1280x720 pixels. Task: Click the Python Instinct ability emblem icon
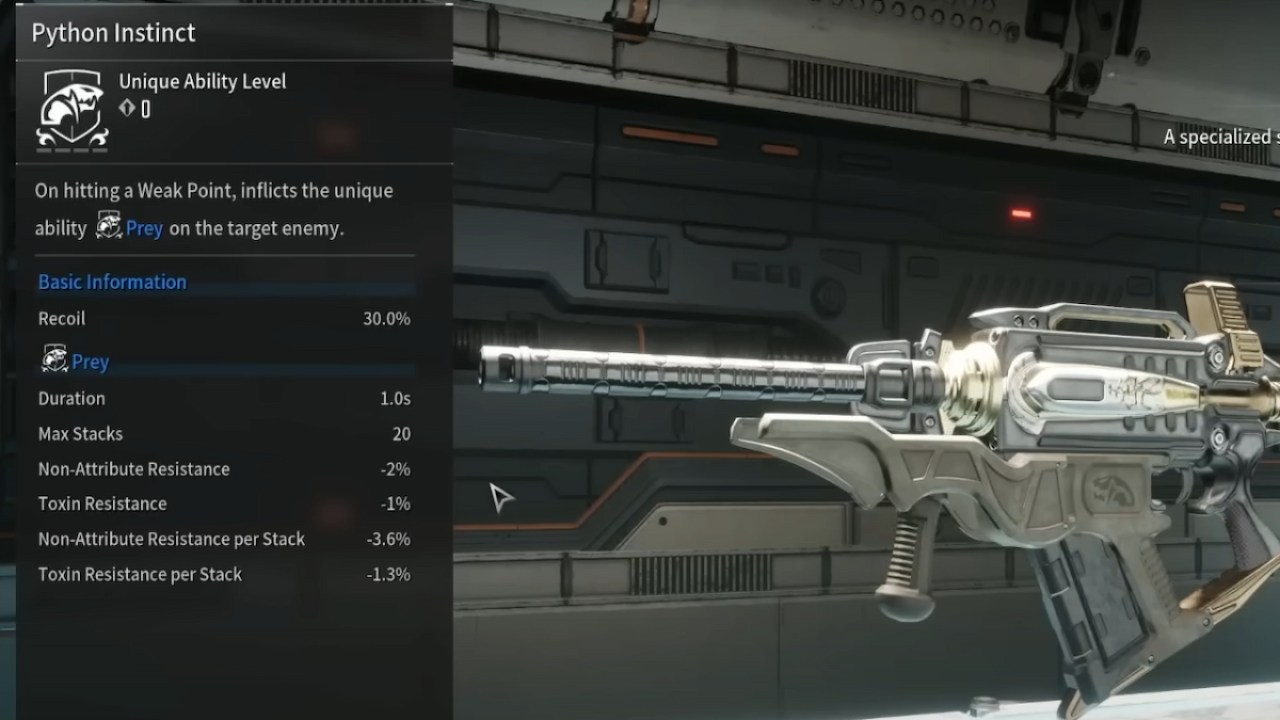[x=72, y=110]
